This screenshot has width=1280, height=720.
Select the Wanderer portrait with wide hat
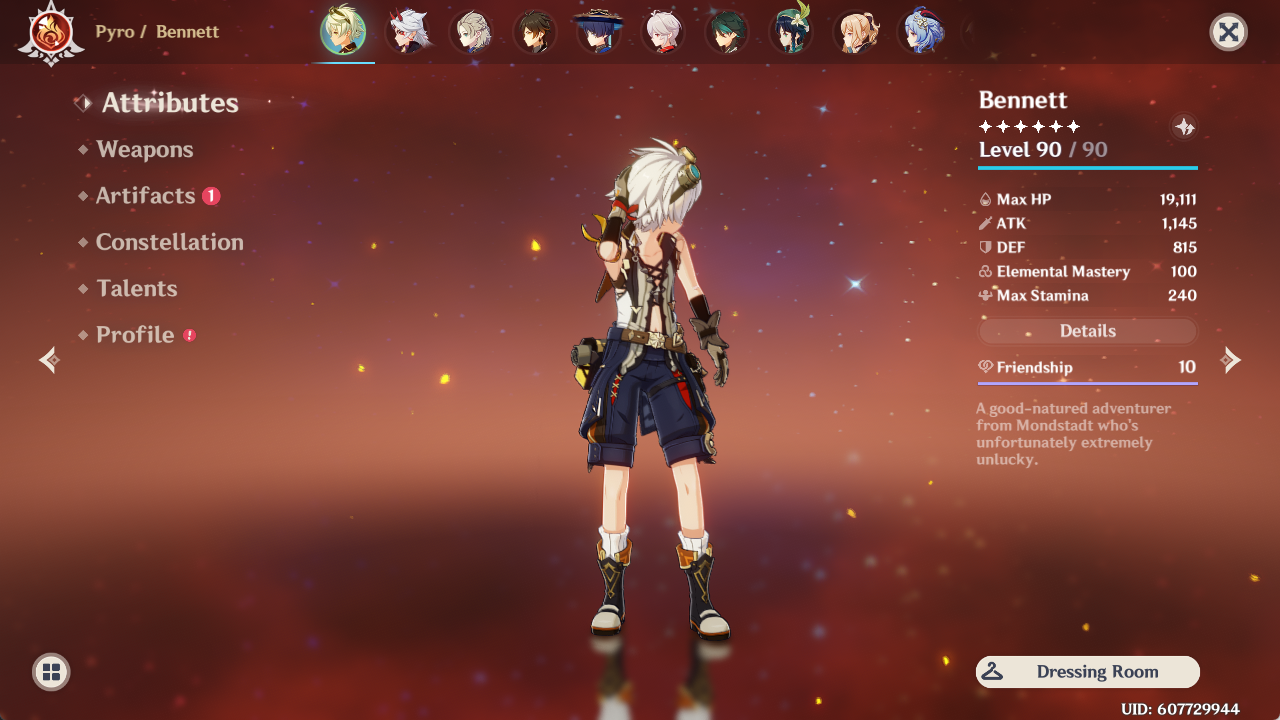tap(599, 32)
